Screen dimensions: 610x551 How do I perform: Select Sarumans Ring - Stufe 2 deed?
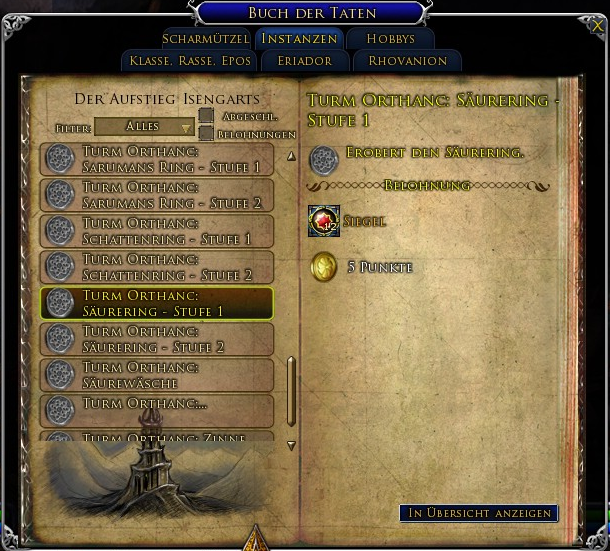[x=157, y=195]
